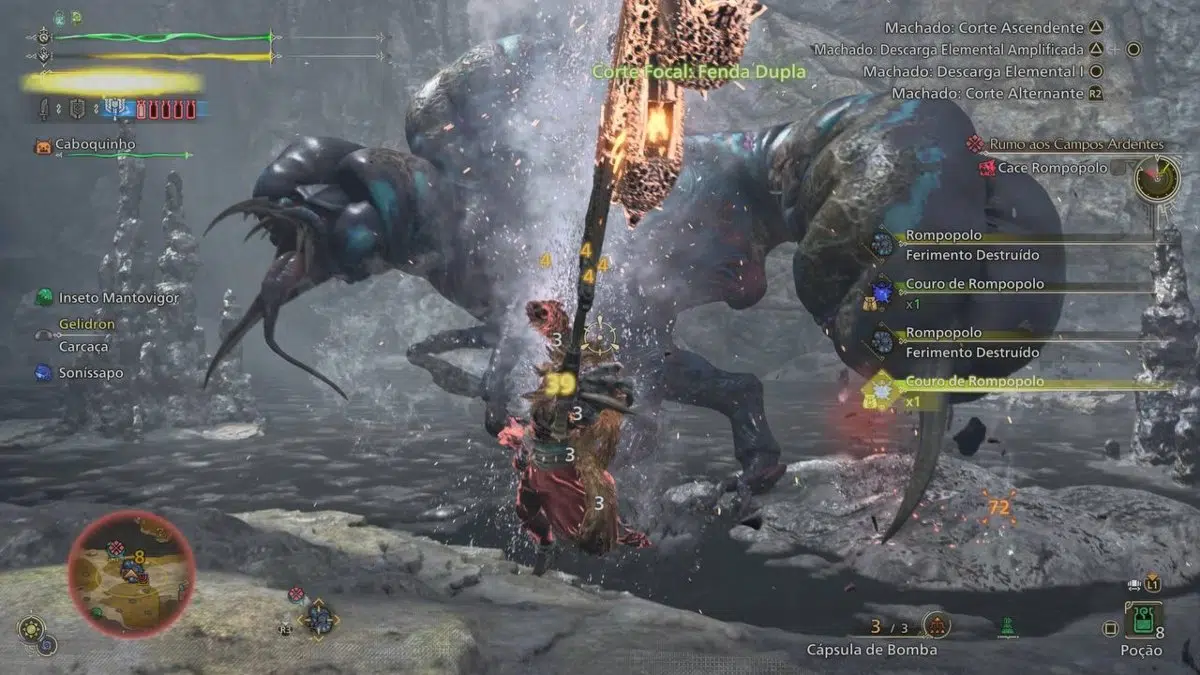
Task: Select the Poção item slot
Action: click(x=1142, y=620)
